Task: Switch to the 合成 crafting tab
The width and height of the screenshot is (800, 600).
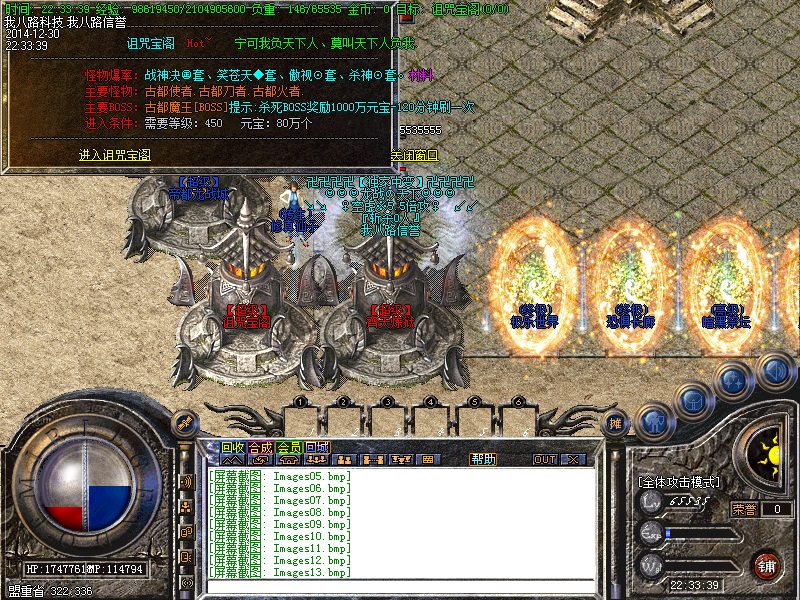Action: pyautogui.click(x=260, y=447)
